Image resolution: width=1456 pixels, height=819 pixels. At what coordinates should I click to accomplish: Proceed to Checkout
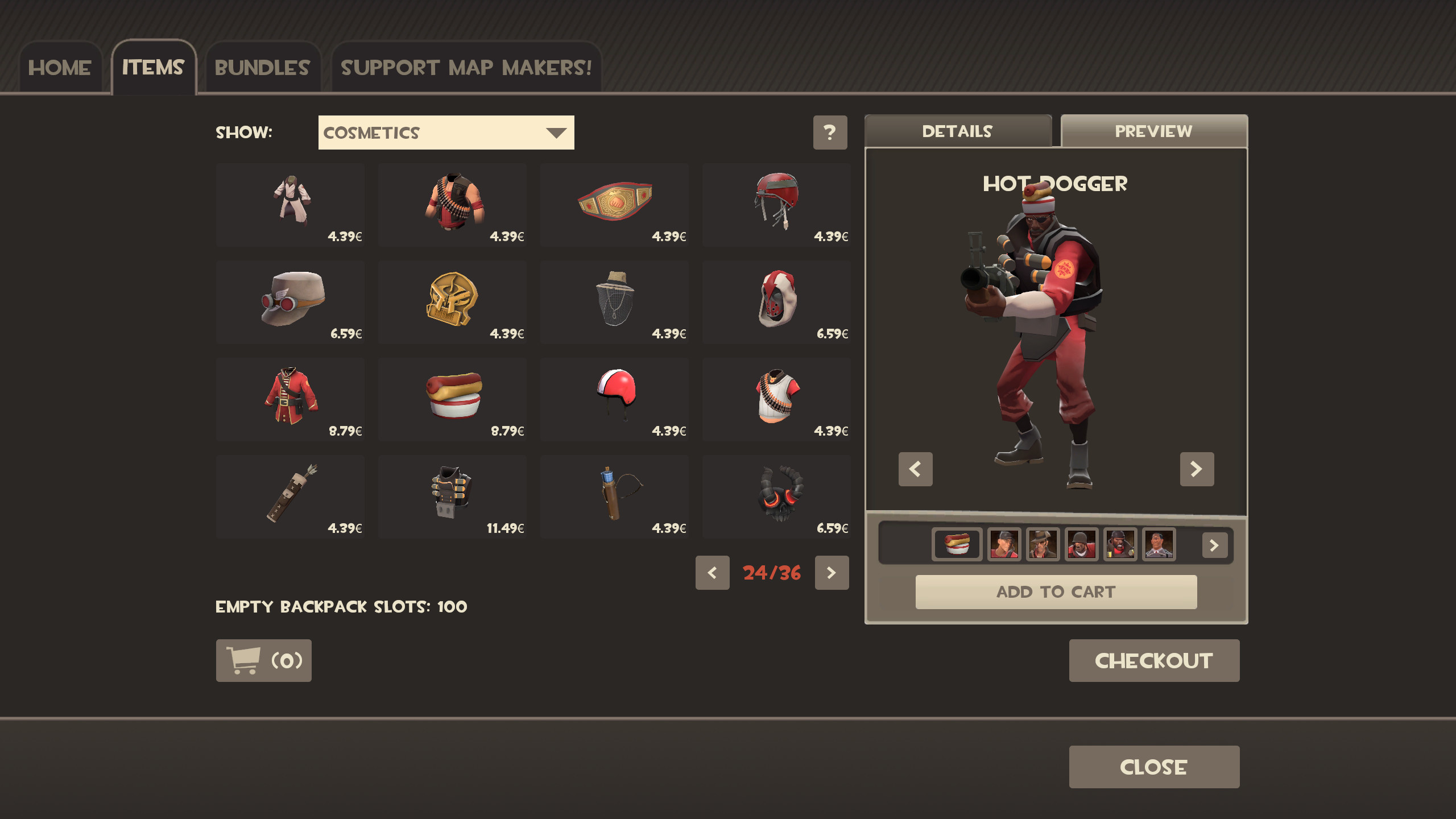pos(1153,661)
